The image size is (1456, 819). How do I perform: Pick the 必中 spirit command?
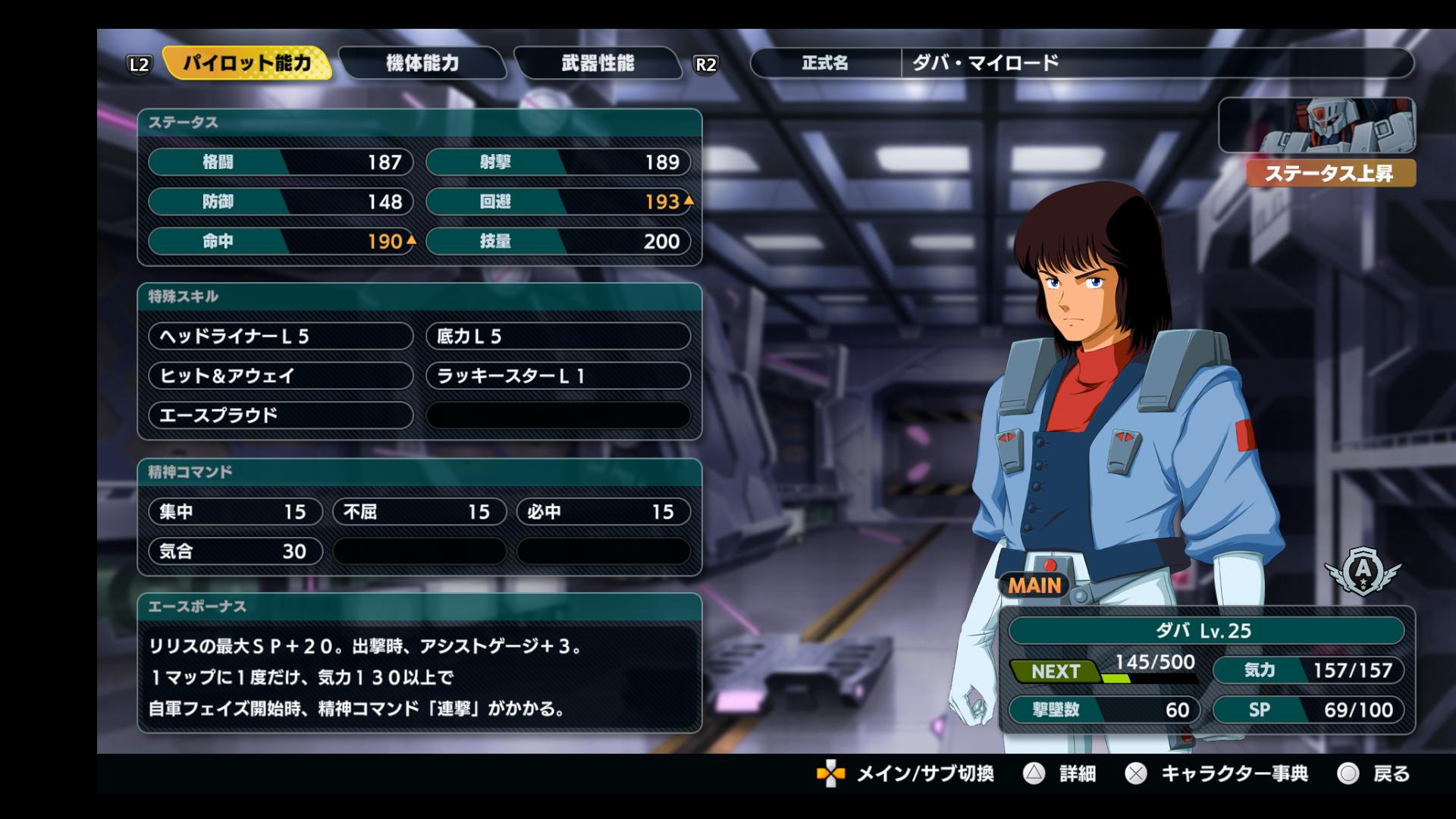604,512
